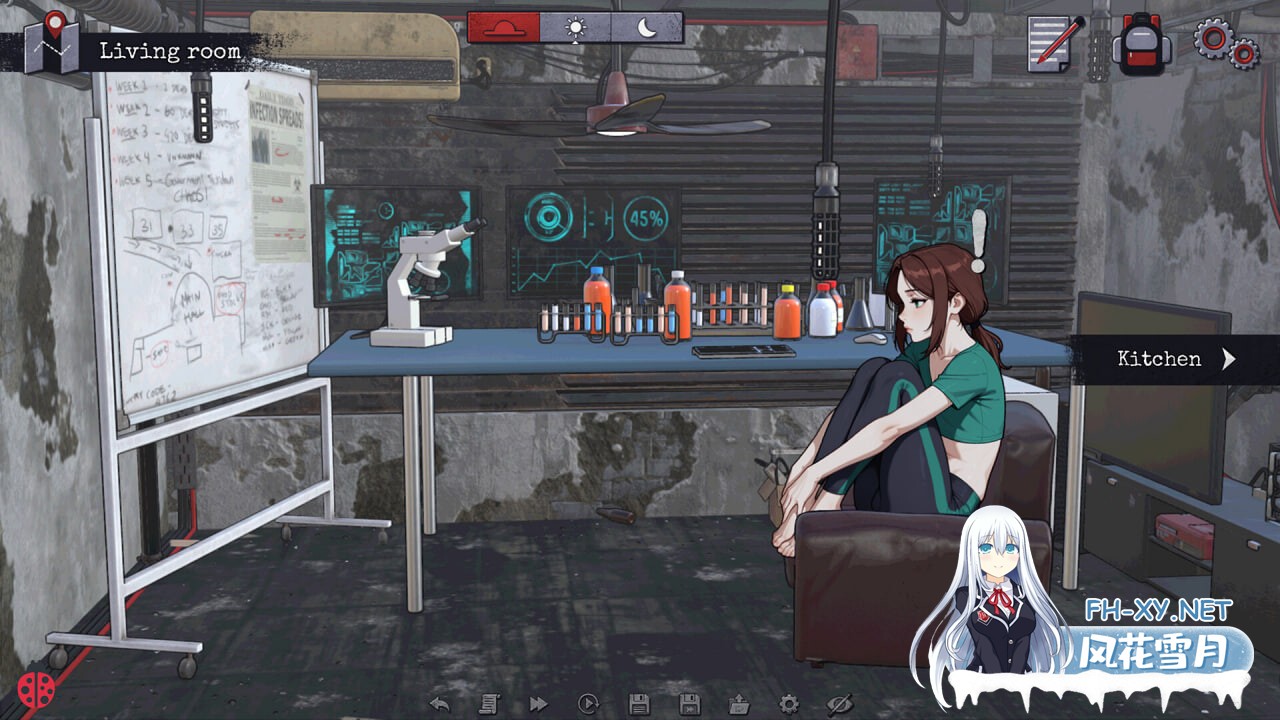The image size is (1280, 720).
Task: Go to the Kitchen
Action: 1175,359
